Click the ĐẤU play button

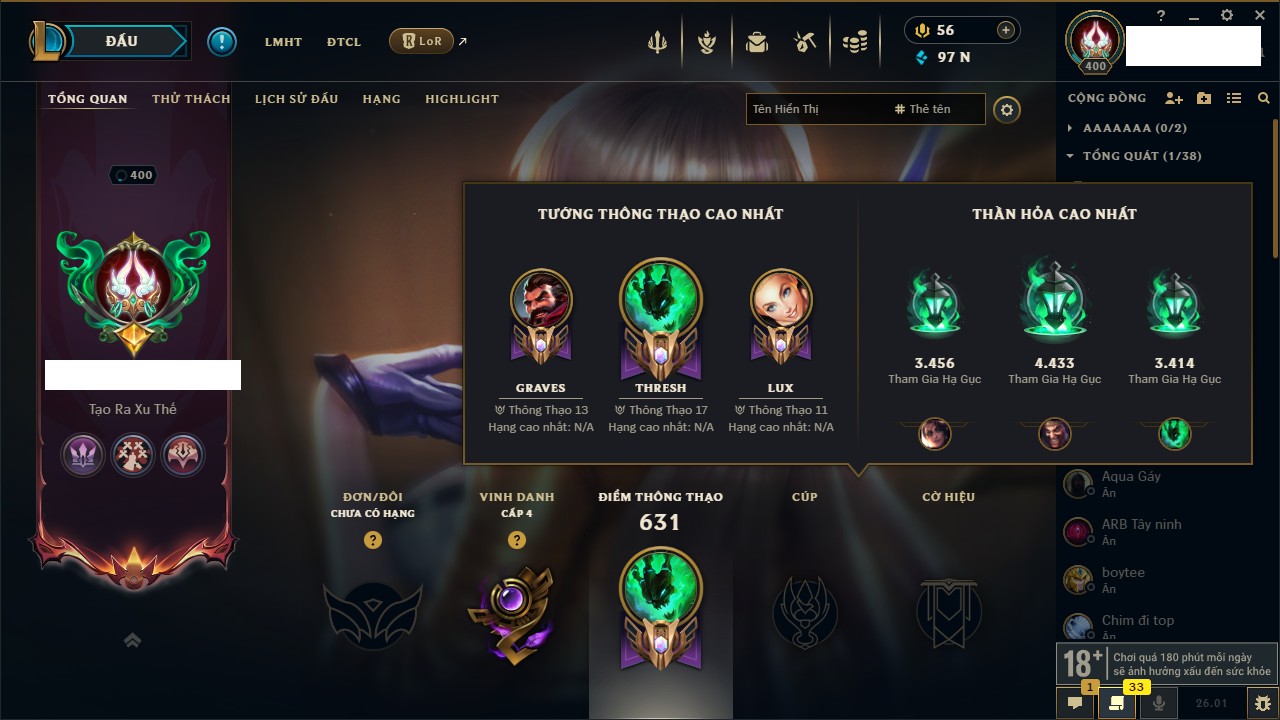pyautogui.click(x=120, y=42)
